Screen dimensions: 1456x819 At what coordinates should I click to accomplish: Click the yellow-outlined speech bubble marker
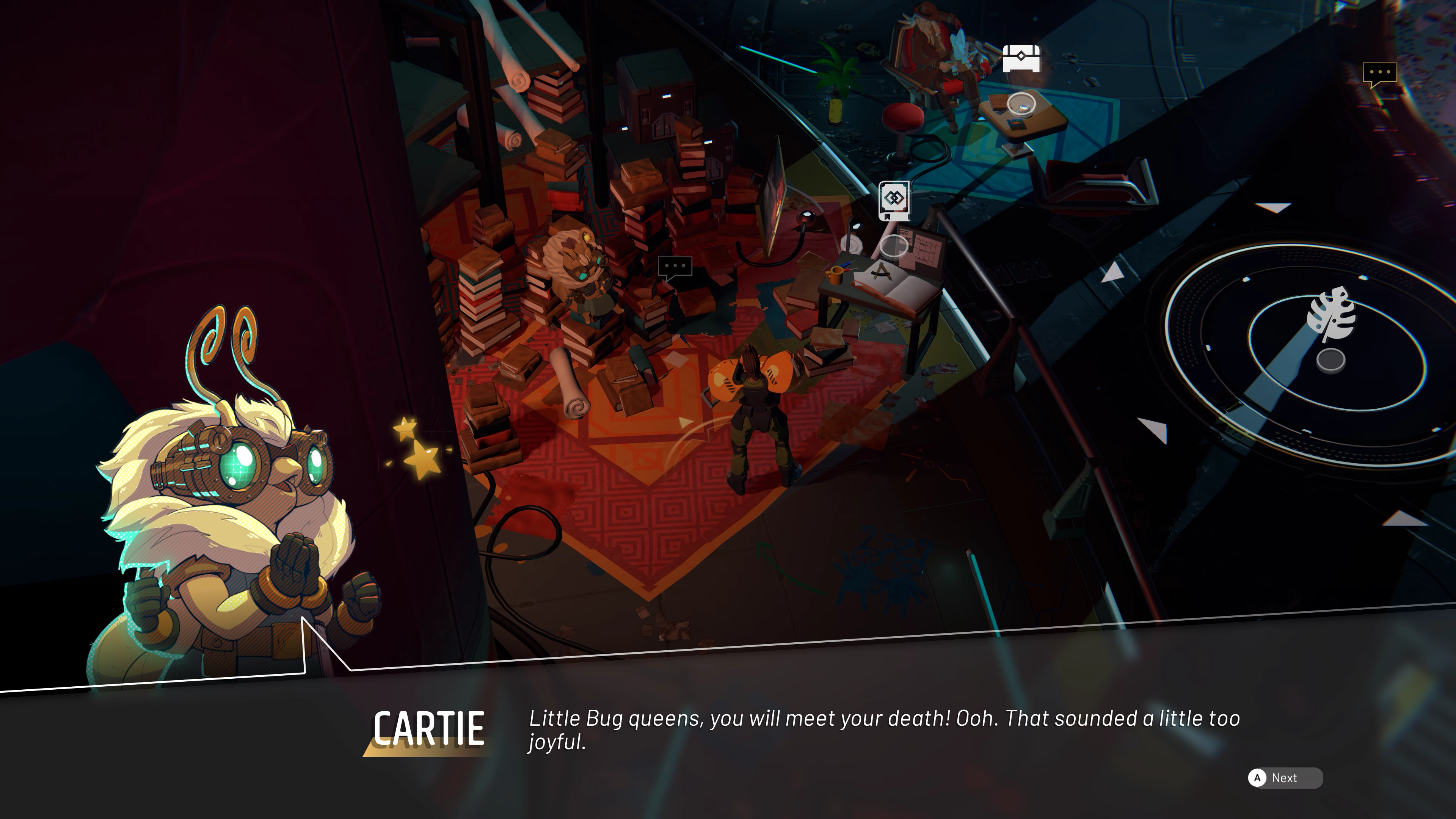[1380, 74]
